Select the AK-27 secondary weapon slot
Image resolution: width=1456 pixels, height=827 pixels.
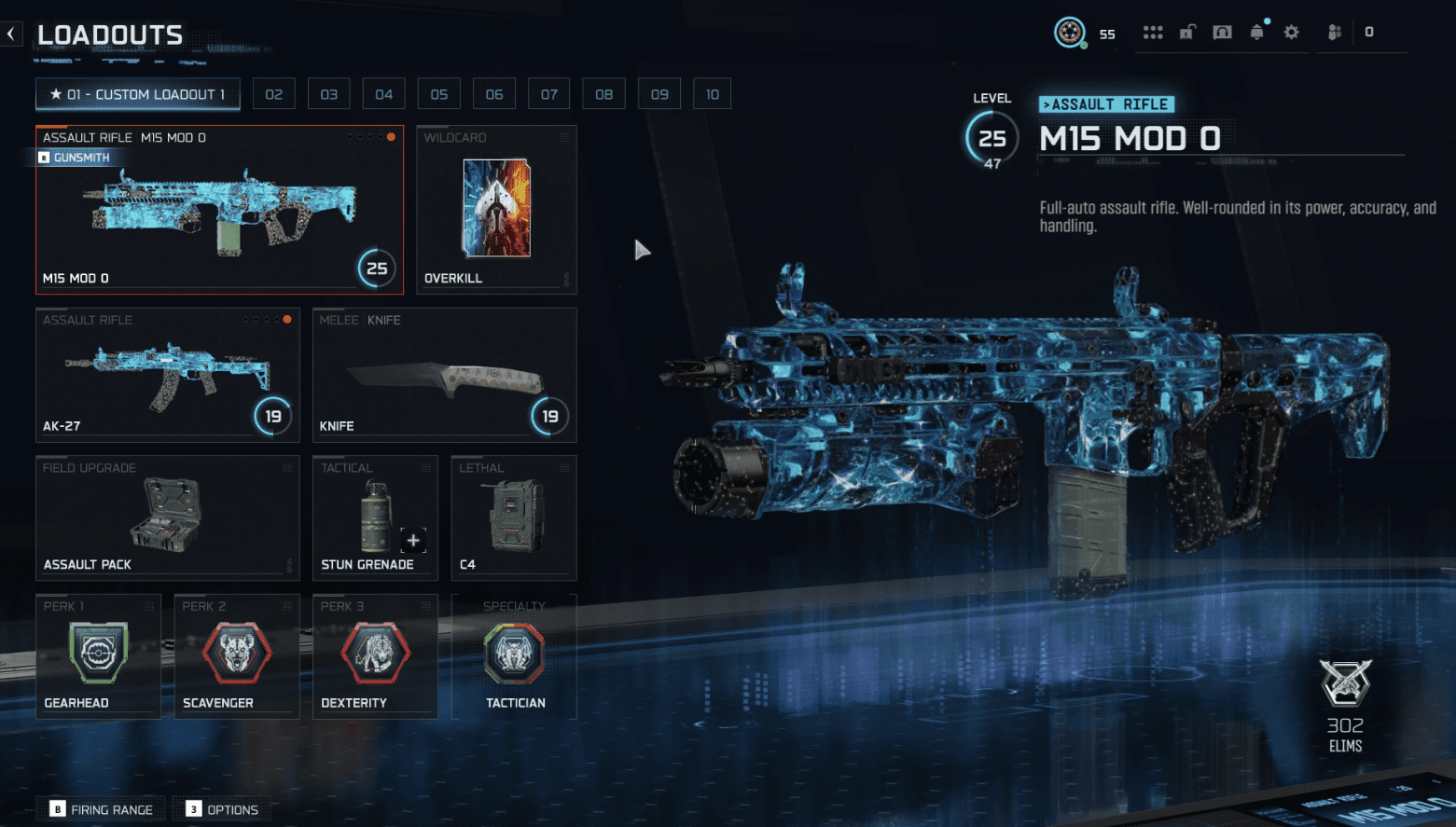coord(167,375)
